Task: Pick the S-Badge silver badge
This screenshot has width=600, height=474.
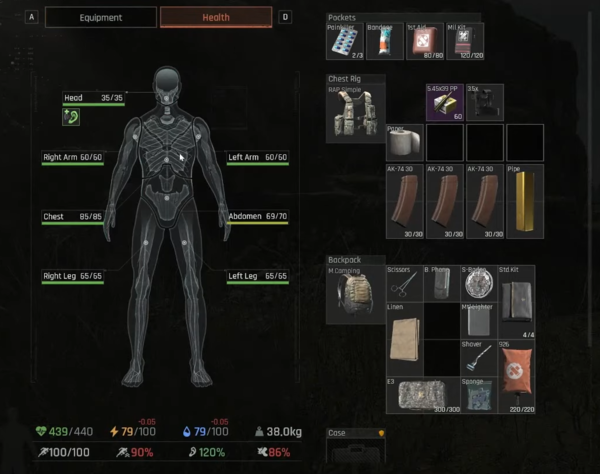Action: (x=480, y=284)
